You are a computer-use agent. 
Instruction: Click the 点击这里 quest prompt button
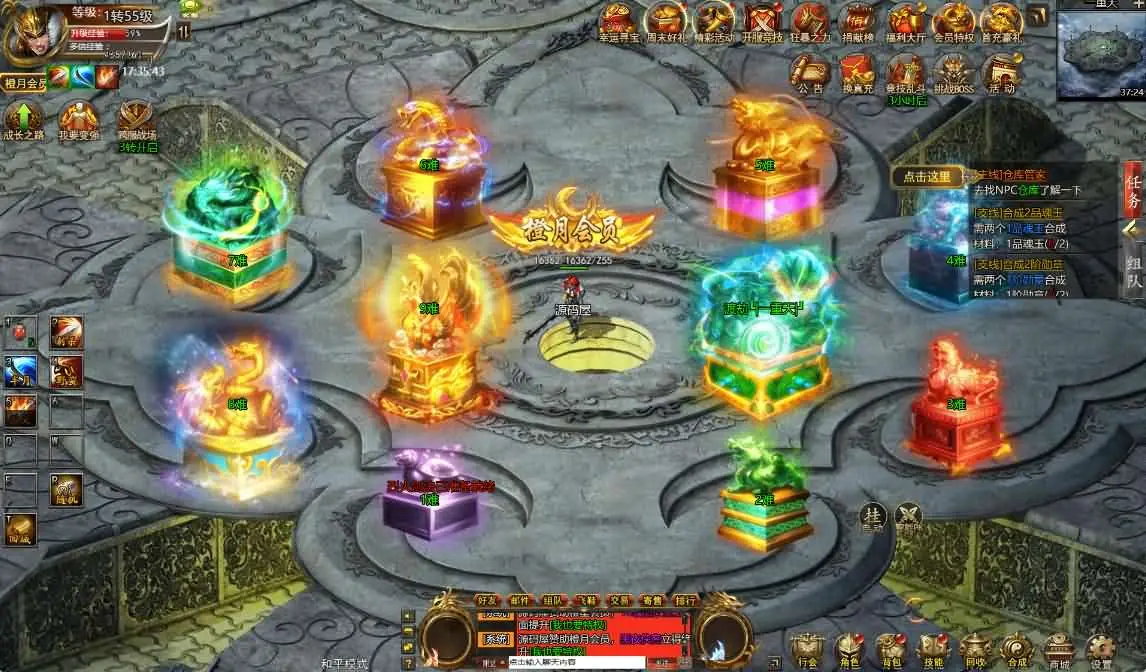(927, 177)
